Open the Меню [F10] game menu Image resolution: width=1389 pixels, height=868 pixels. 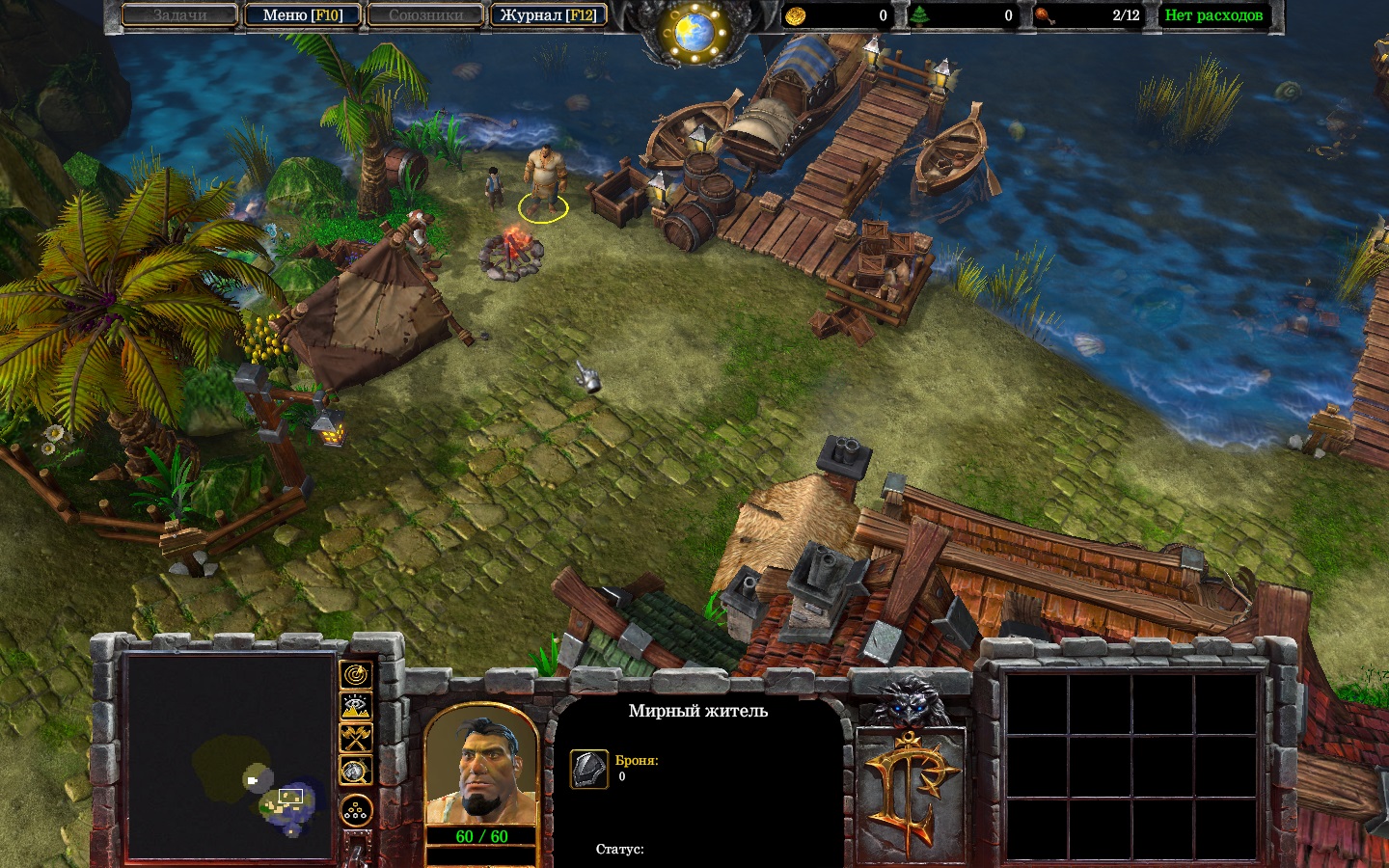303,15
